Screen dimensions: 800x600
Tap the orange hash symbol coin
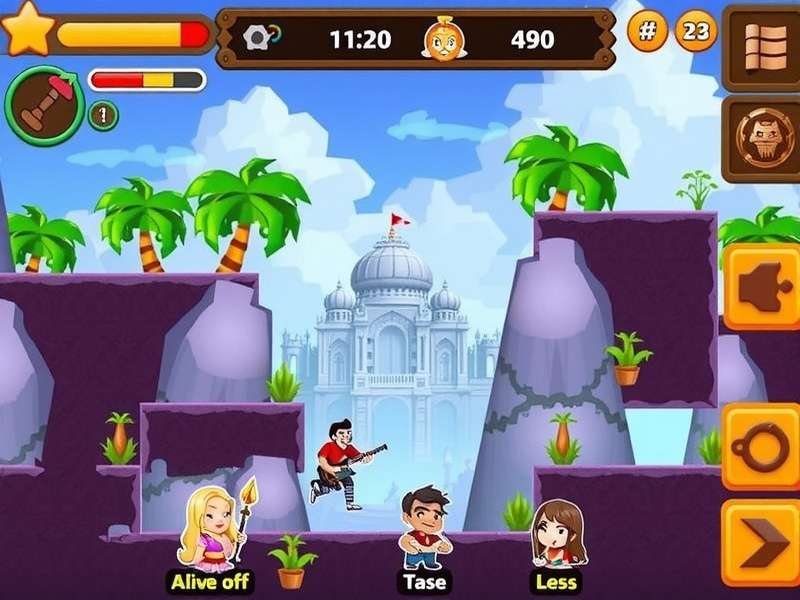click(x=648, y=32)
